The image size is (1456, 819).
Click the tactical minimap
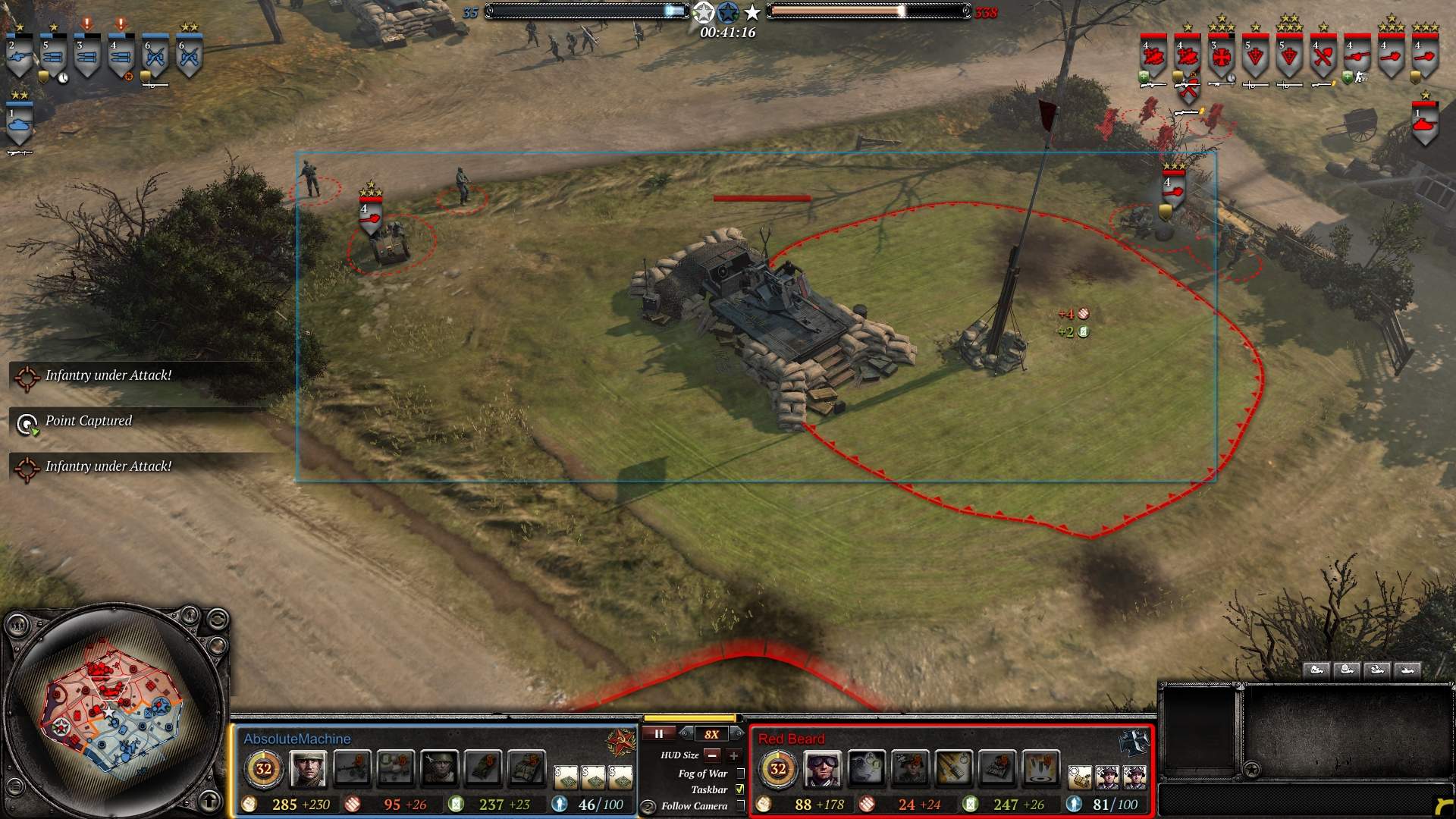coord(114,713)
